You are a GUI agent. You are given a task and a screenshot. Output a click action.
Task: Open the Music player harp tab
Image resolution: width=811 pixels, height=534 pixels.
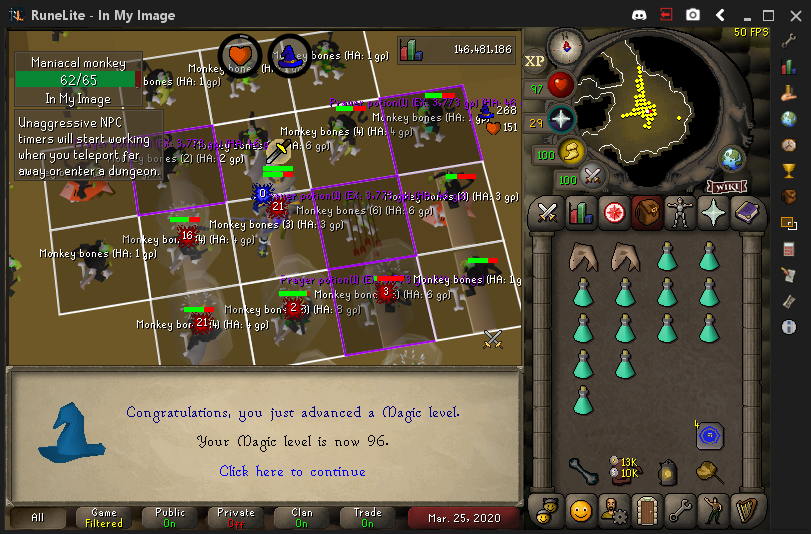point(747,511)
